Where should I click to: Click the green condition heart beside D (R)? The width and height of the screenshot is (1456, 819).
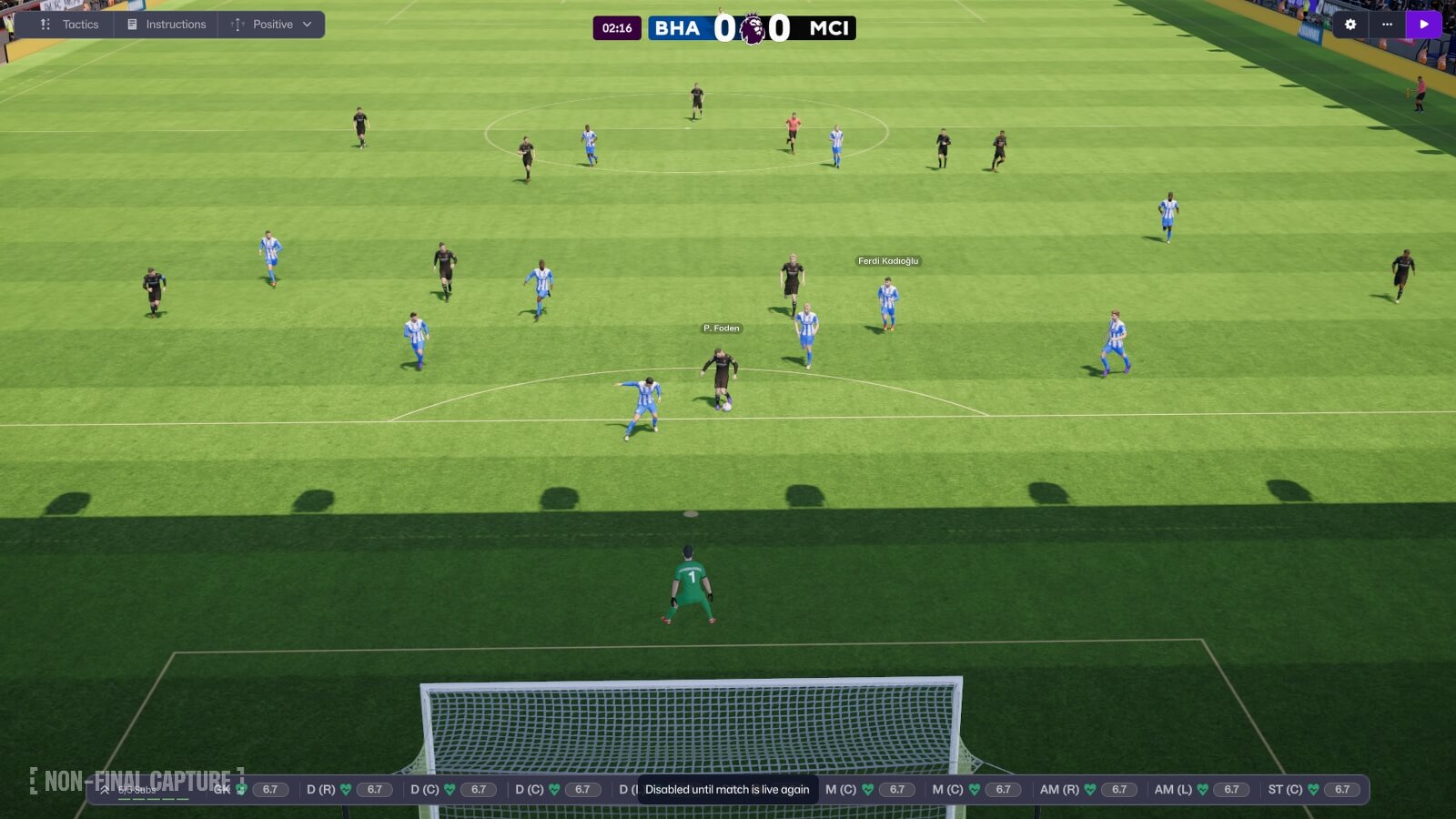click(x=344, y=789)
